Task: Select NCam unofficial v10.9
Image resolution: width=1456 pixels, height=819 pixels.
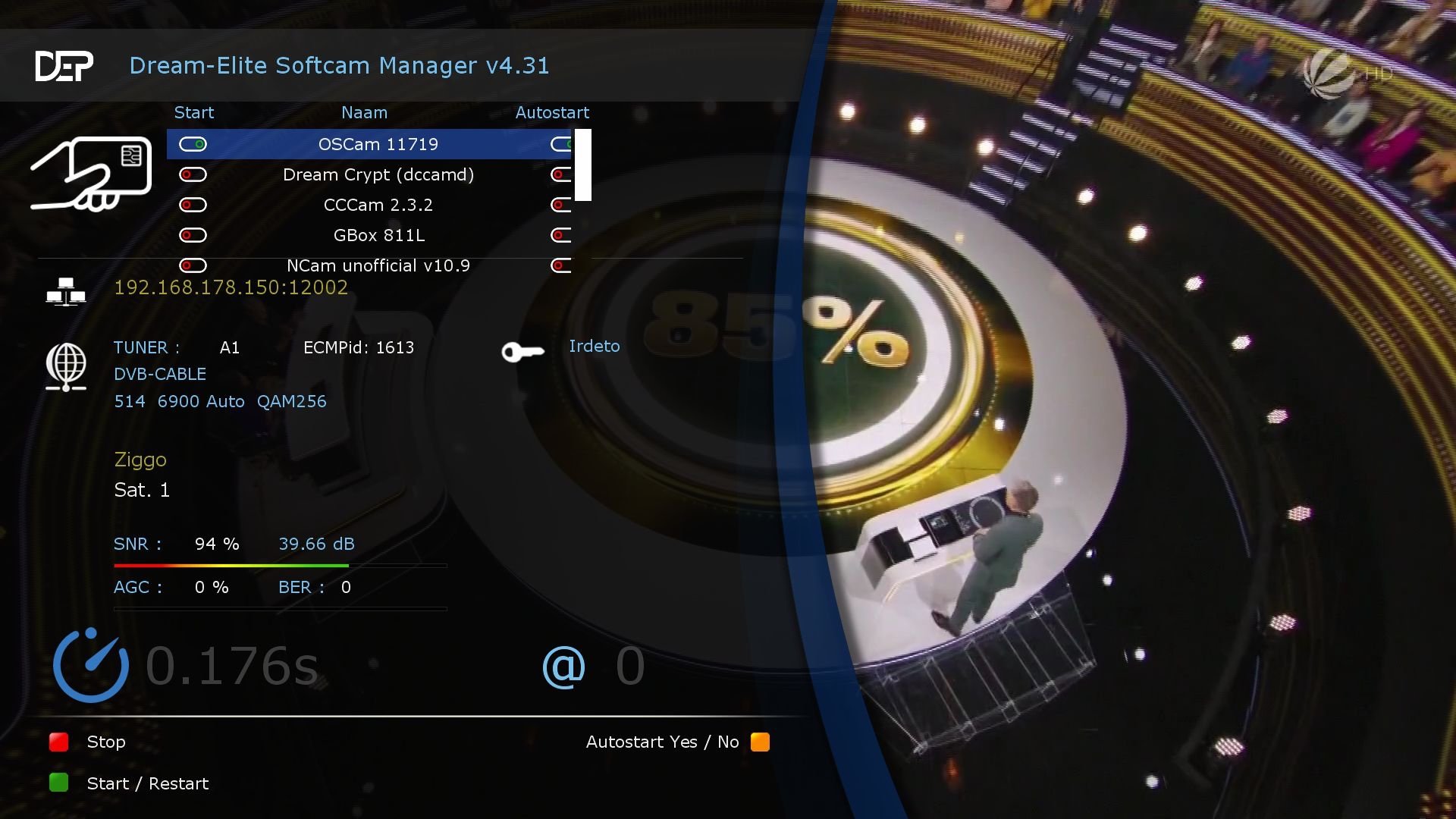Action: pos(378,265)
